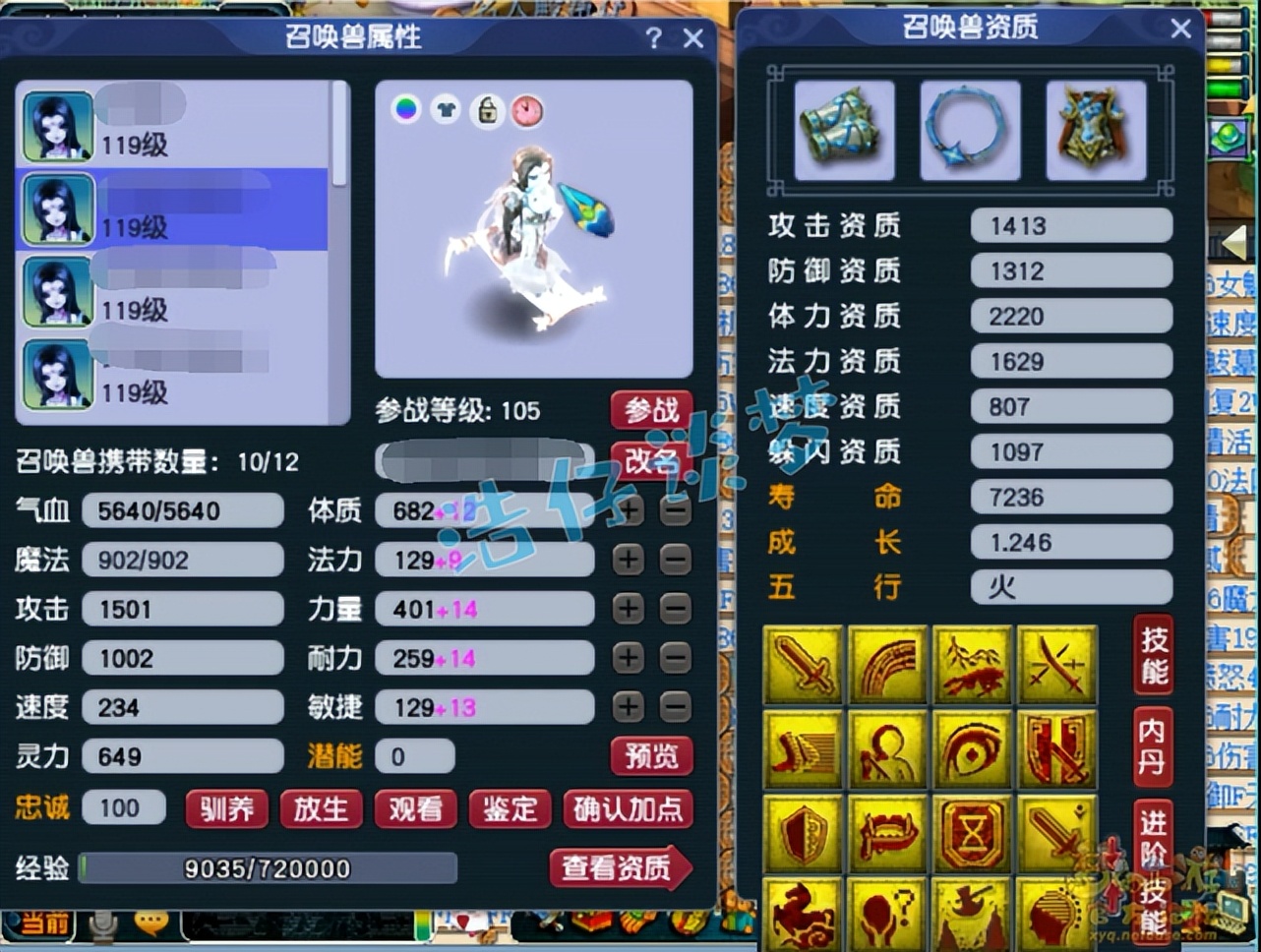The image size is (1261, 952).
Task: Select the crossed-swords skill icon
Action: coord(1055,665)
